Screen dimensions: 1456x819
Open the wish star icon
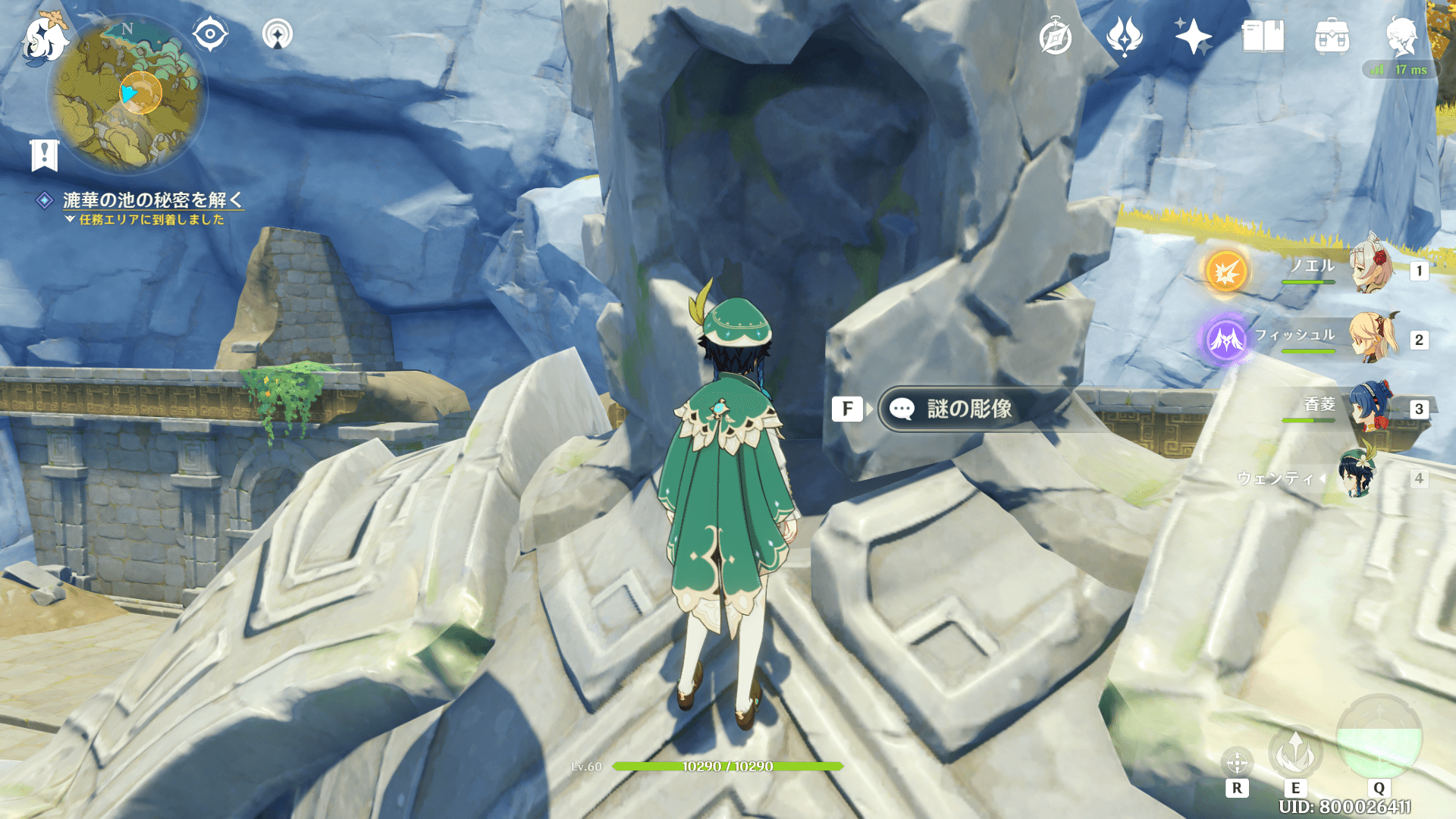pyautogui.click(x=1192, y=36)
